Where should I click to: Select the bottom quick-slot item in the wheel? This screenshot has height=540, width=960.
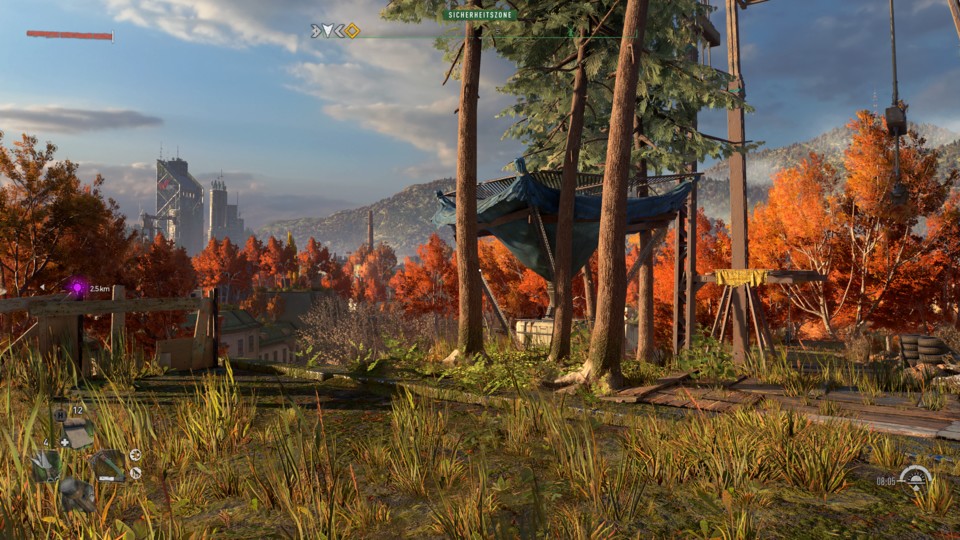pyautogui.click(x=77, y=494)
